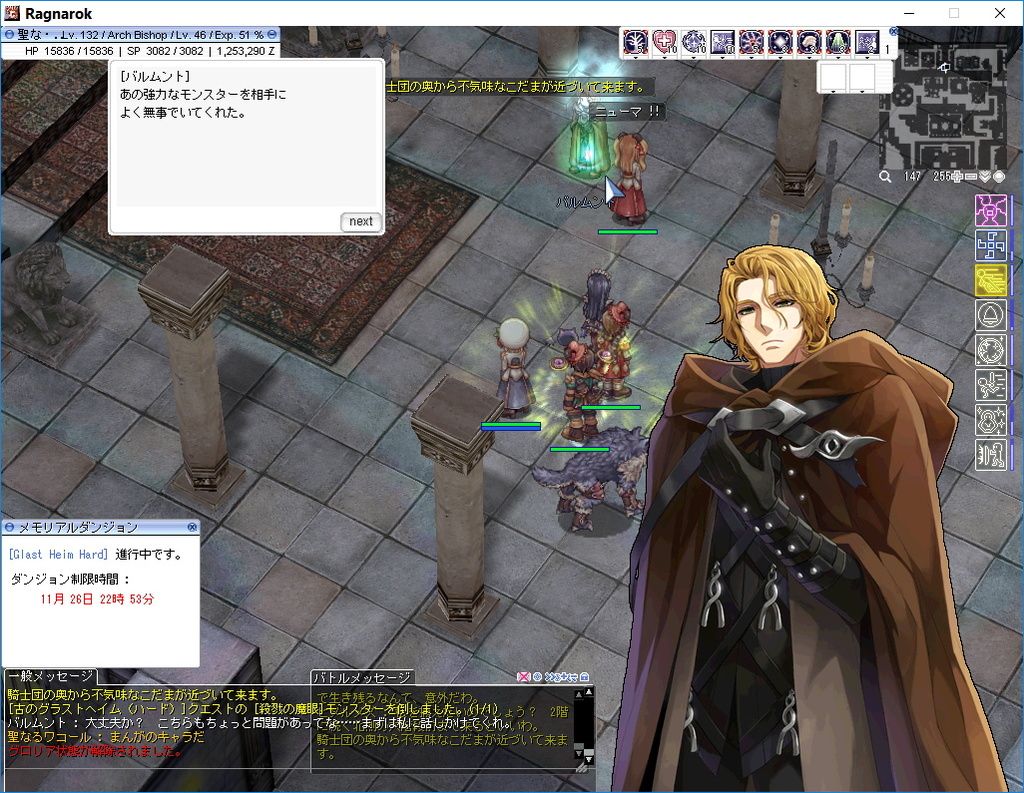Click the next button in Balmung's dialogue
Viewport: 1024px width, 793px height.
click(x=361, y=222)
